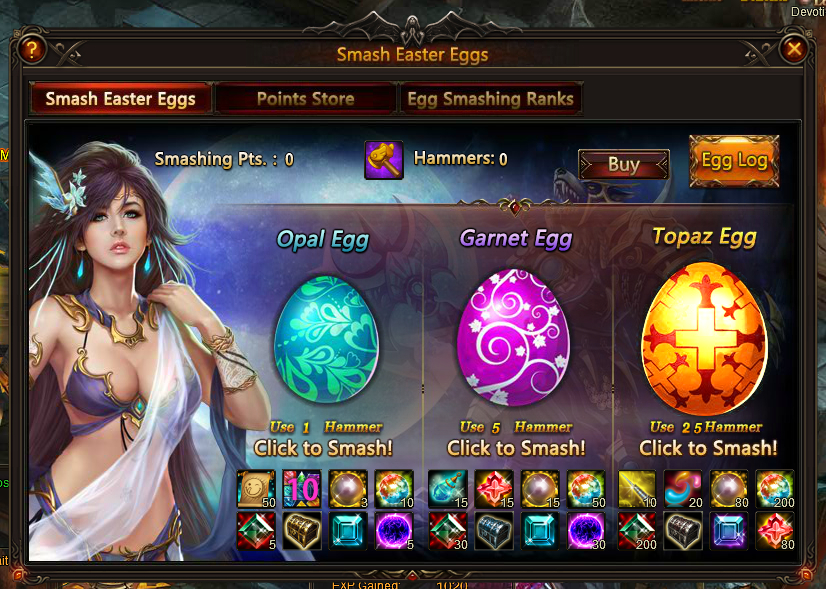
Task: Switch to the Points Store tab
Action: coord(305,99)
